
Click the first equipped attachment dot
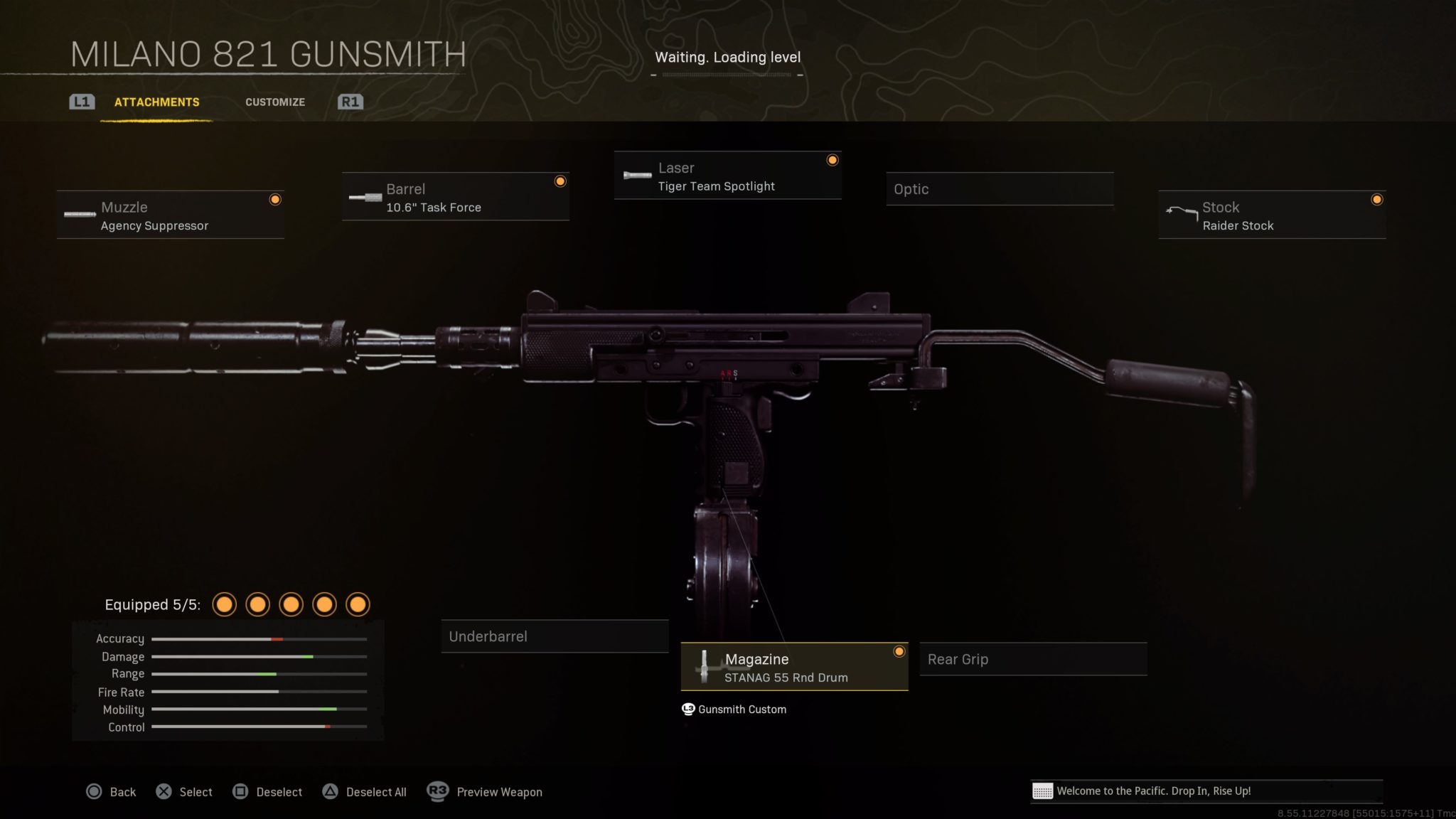pyautogui.click(x=225, y=604)
